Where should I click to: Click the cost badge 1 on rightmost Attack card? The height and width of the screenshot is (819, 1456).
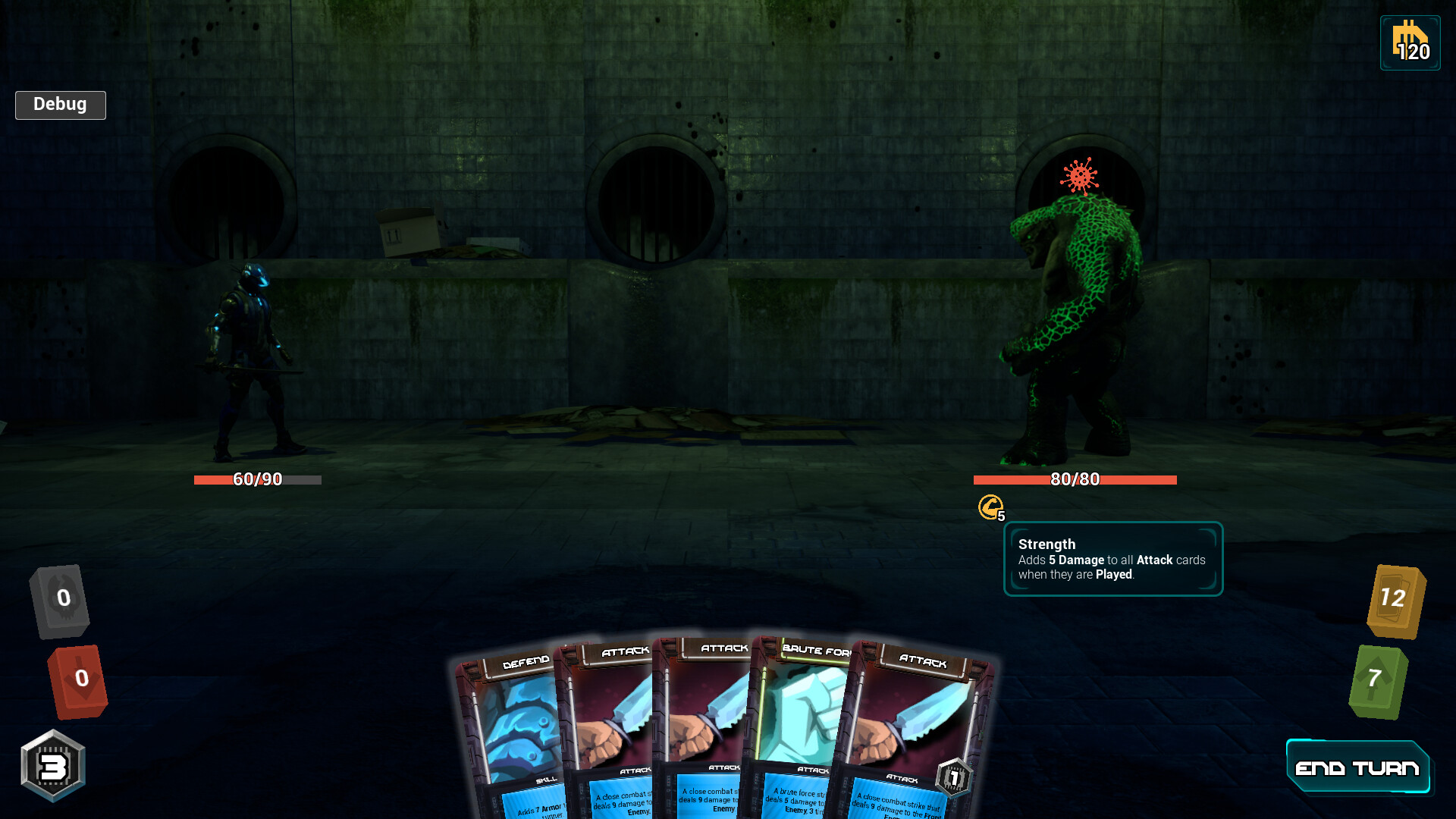pyautogui.click(x=952, y=777)
